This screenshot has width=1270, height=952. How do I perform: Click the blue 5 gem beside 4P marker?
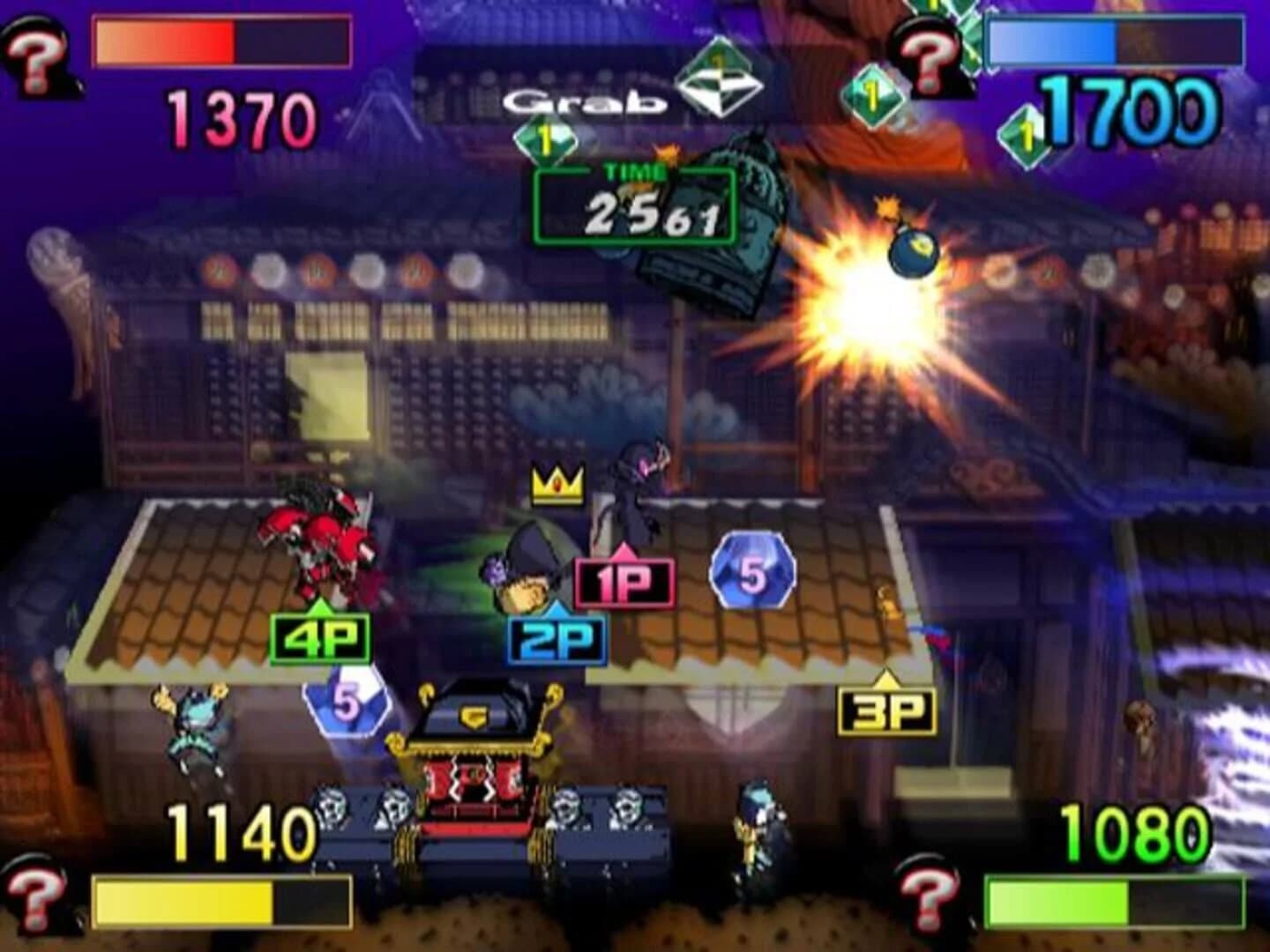click(x=344, y=701)
